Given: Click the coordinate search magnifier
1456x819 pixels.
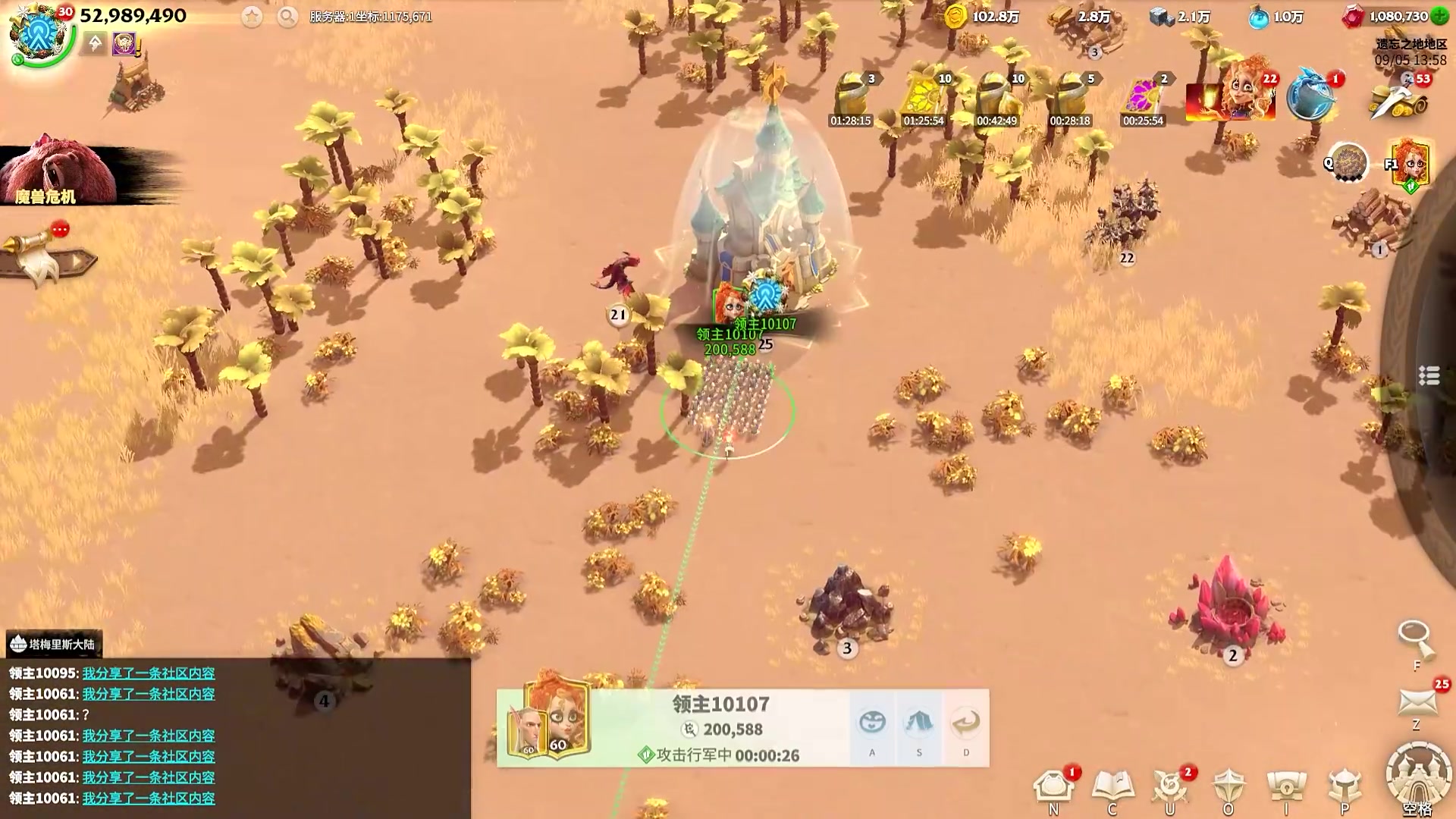Looking at the screenshot, I should [287, 17].
